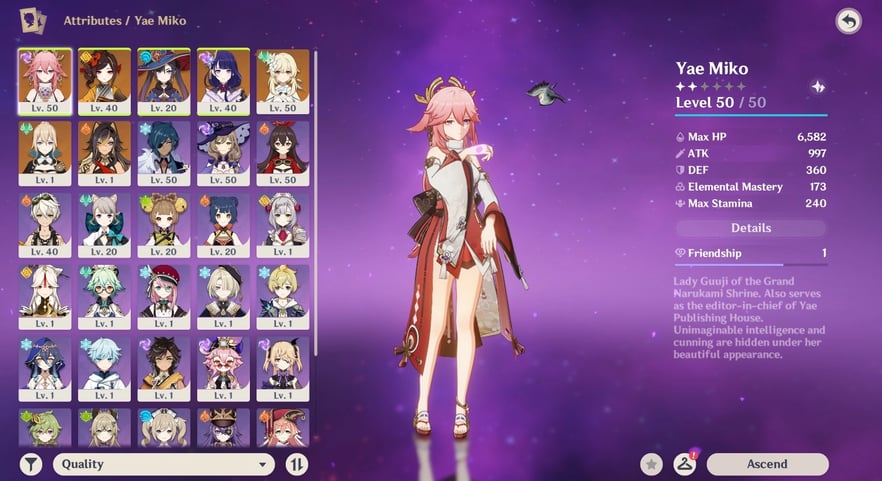The image size is (882, 481).
Task: Go back using the return arrow button
Action: [x=848, y=21]
